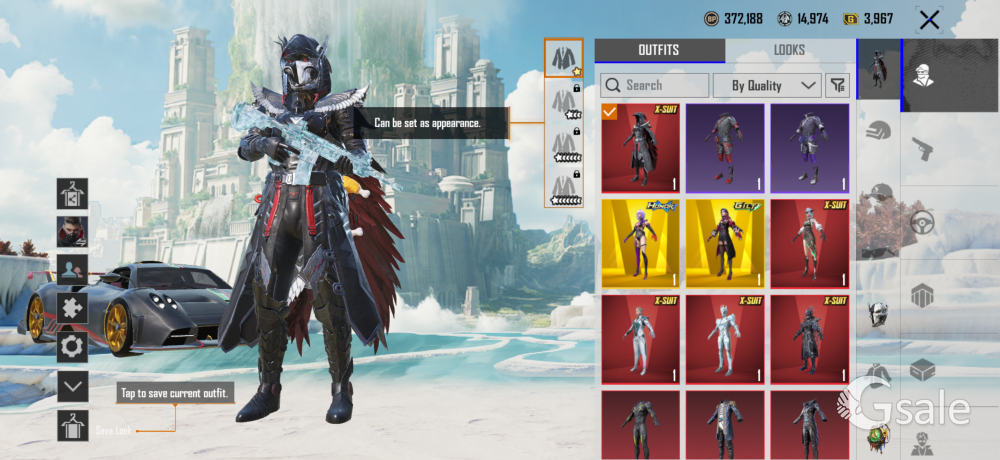Close the inventory screen with the X
Viewport: 1000px width, 460px height.
[x=929, y=20]
